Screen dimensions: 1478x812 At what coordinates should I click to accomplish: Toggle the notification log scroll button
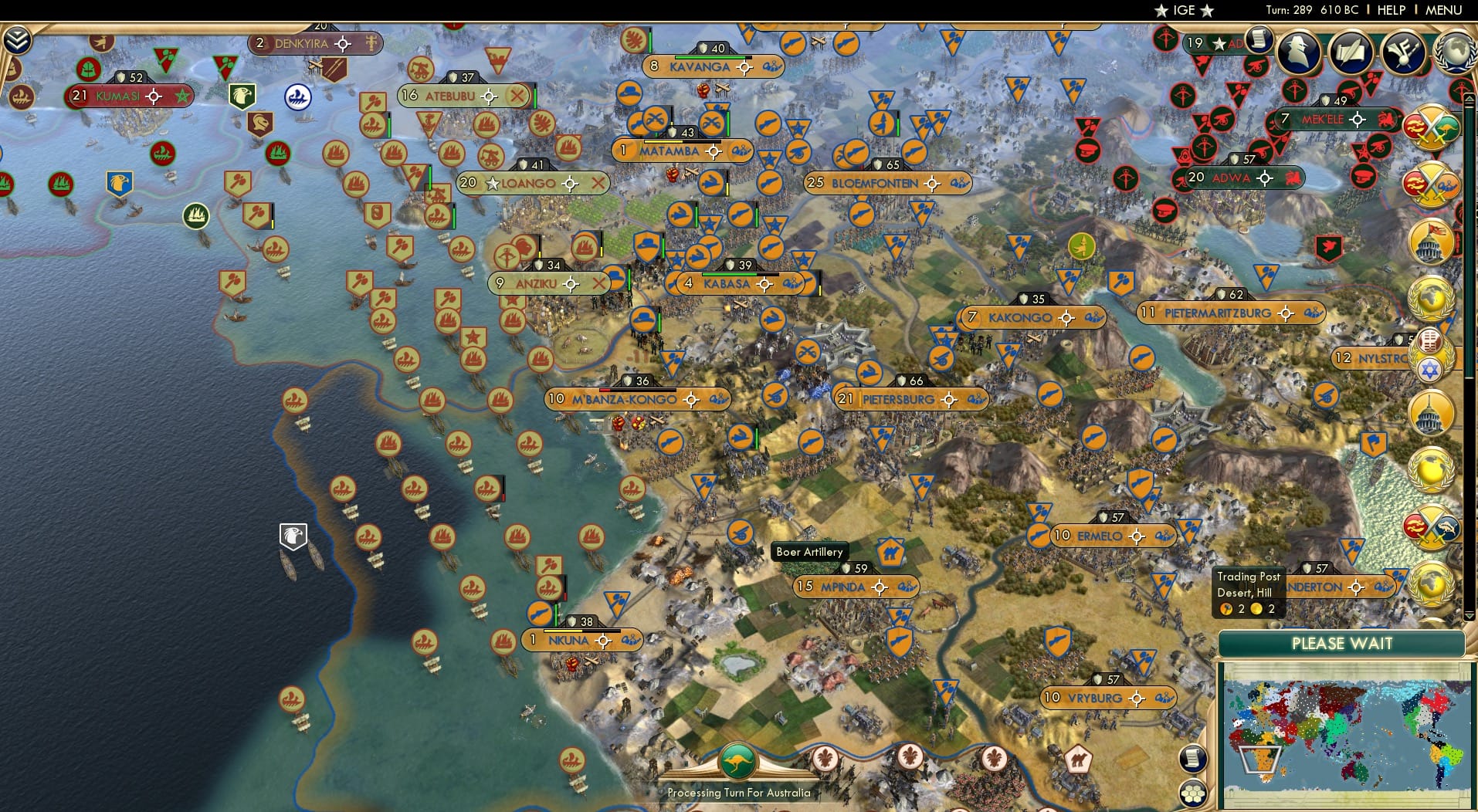coord(1193,759)
